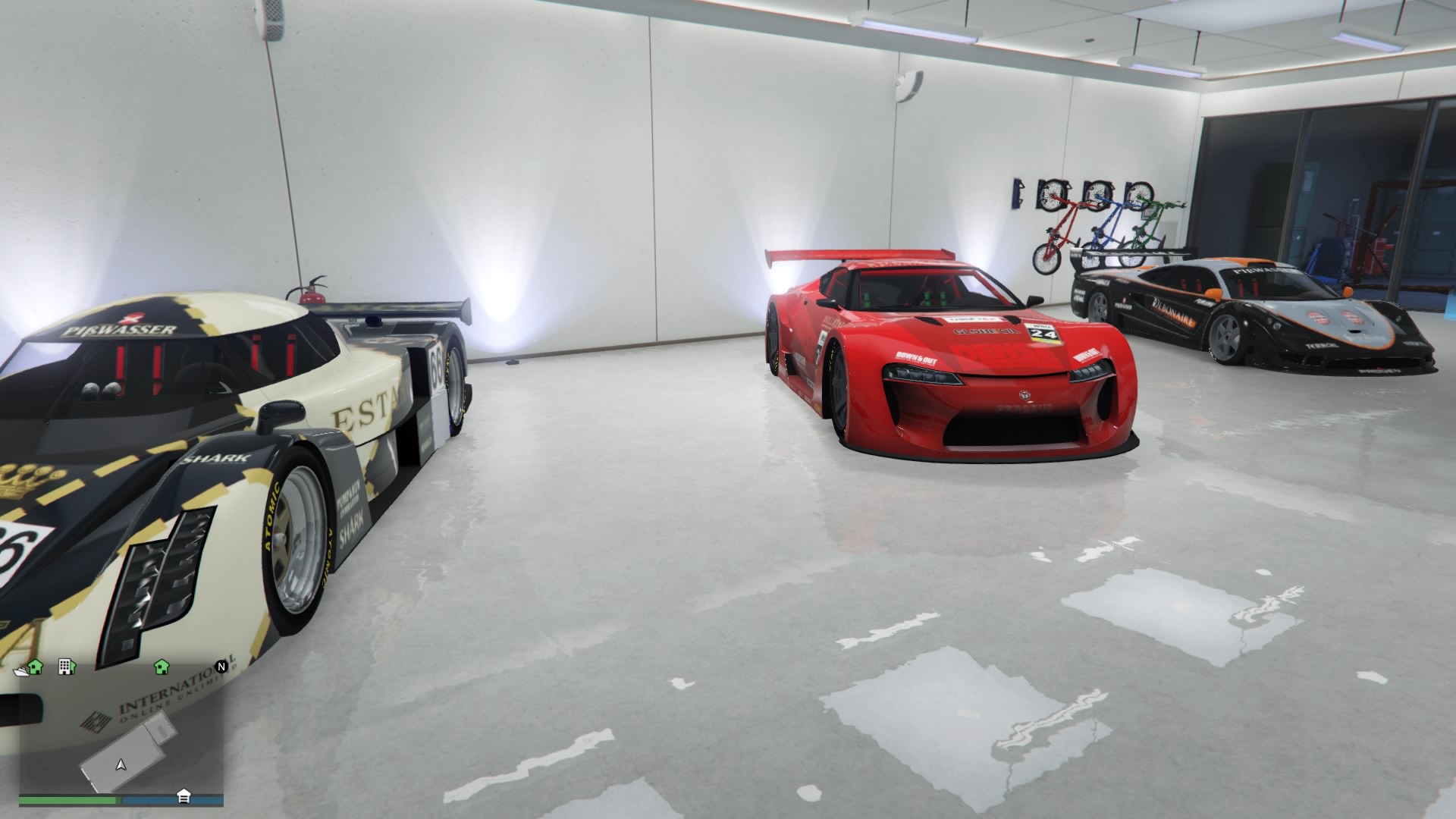The width and height of the screenshot is (1456, 819).
Task: Select the yacht blip on the minimap
Action: pos(21,670)
